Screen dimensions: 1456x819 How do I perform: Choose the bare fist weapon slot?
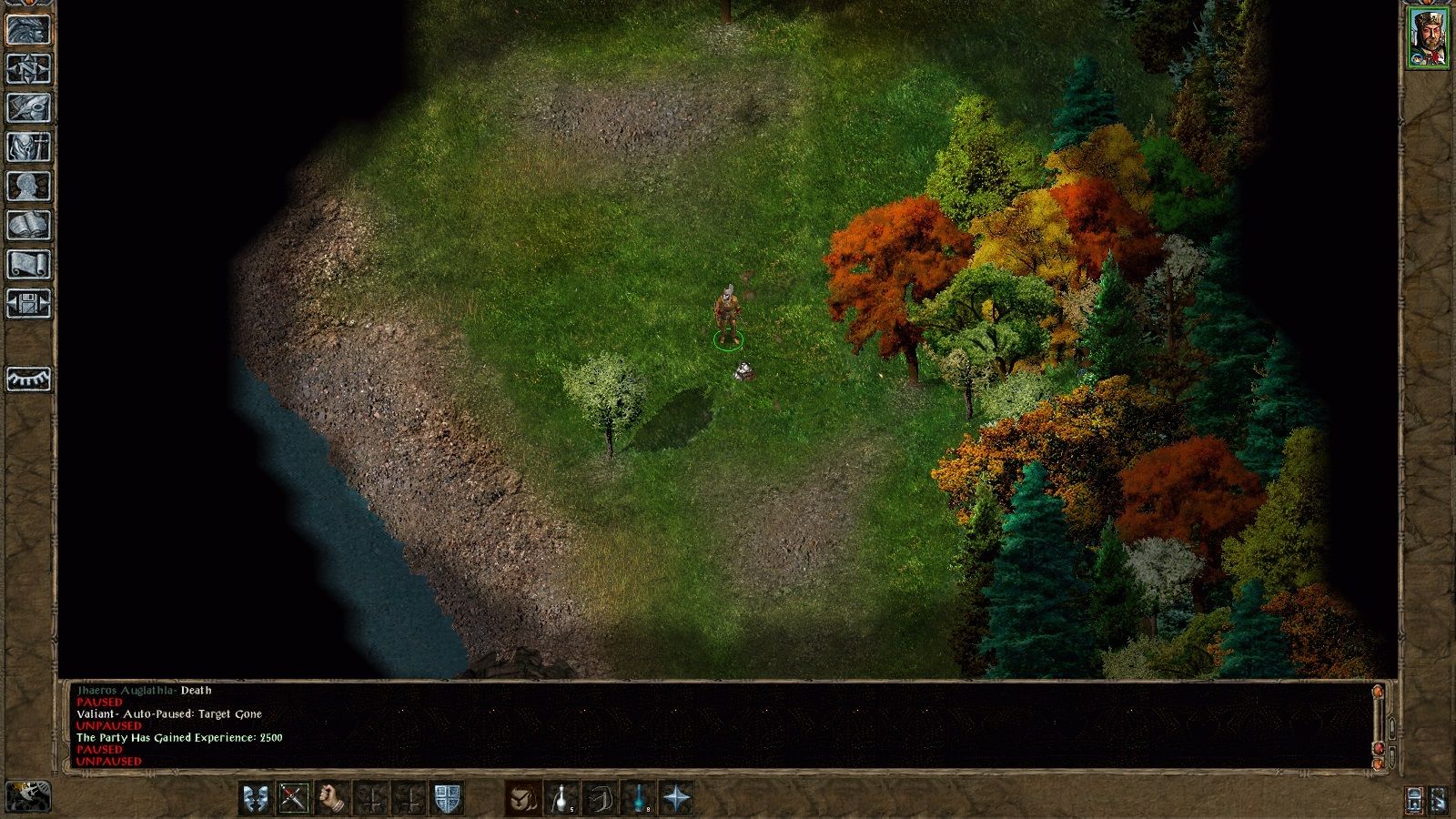point(332,798)
